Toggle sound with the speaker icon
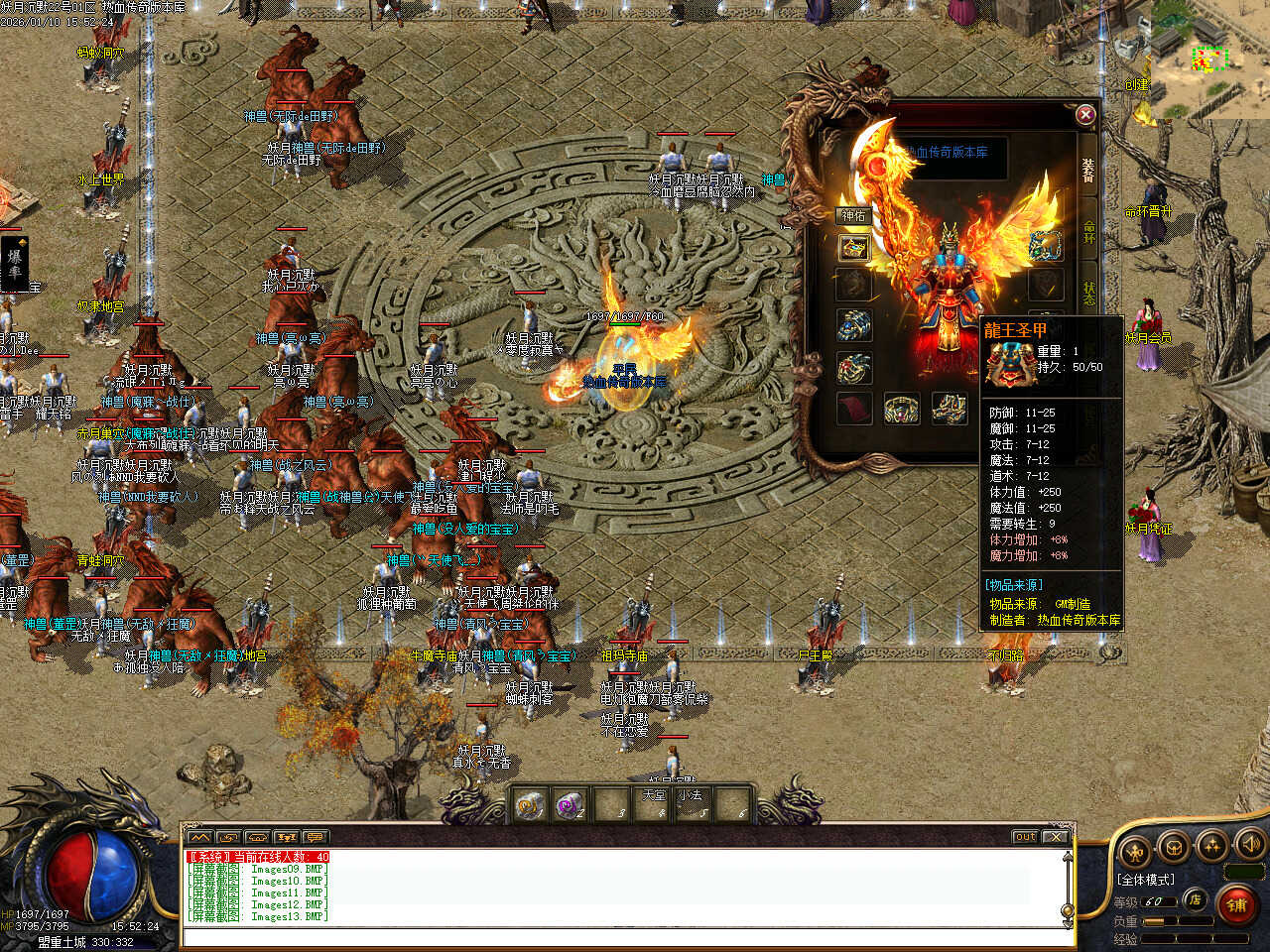Image resolution: width=1270 pixels, height=952 pixels. [1249, 846]
